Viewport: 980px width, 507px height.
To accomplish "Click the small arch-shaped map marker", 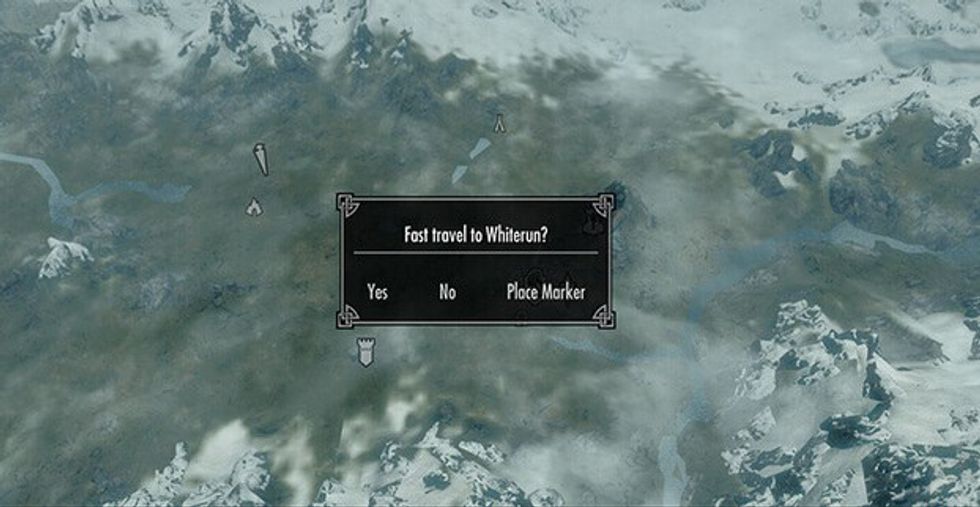I will (498, 123).
